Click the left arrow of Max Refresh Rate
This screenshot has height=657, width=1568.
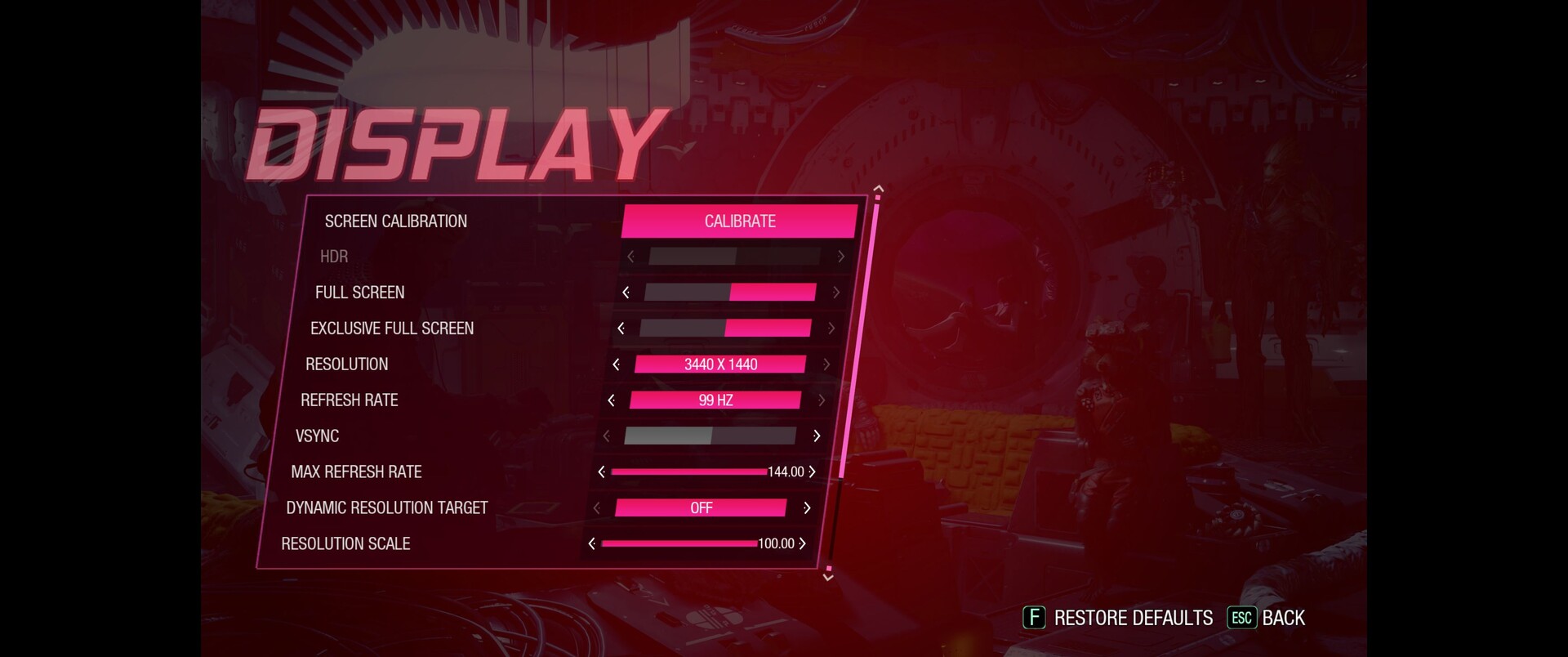(x=602, y=472)
